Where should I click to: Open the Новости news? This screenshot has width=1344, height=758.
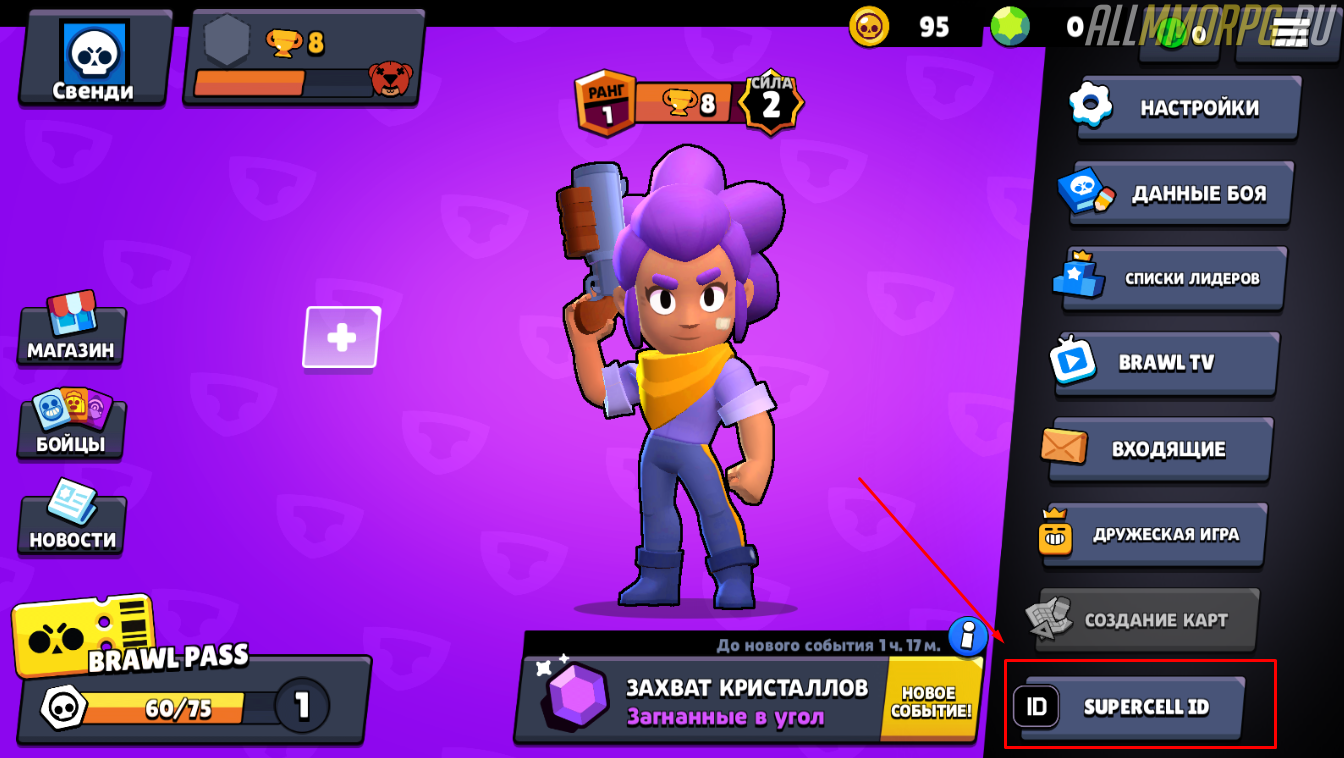[x=72, y=520]
